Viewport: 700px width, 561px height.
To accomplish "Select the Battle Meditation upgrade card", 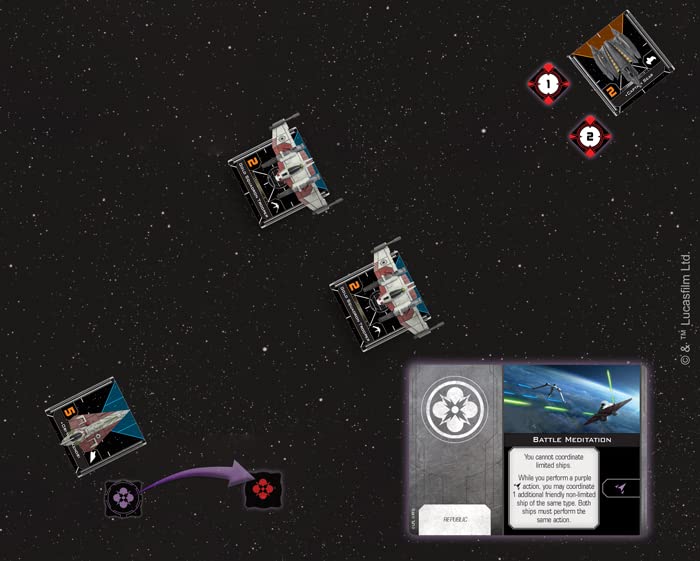I will tap(525, 449).
